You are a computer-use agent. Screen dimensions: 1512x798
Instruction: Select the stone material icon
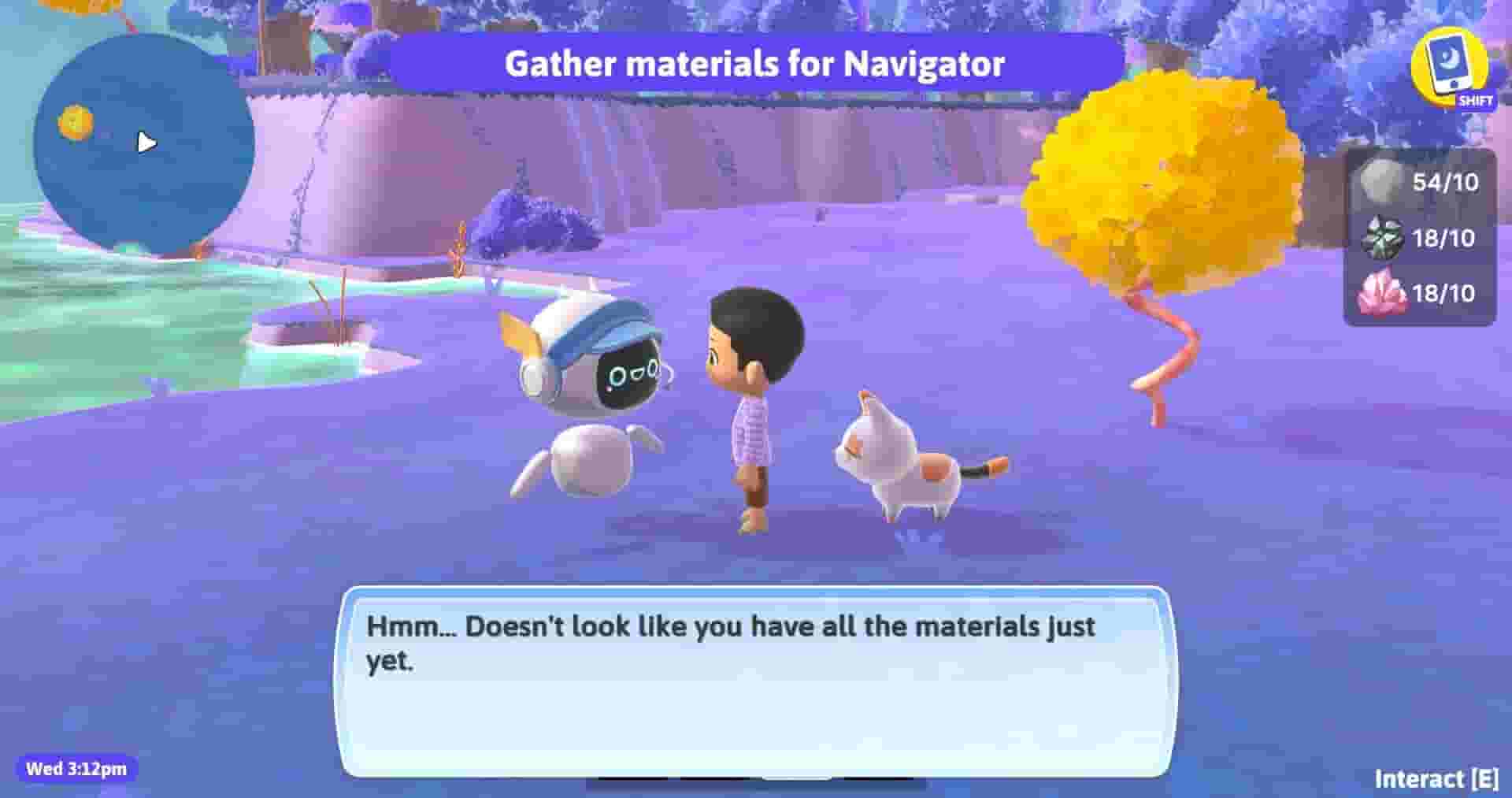(x=1375, y=182)
